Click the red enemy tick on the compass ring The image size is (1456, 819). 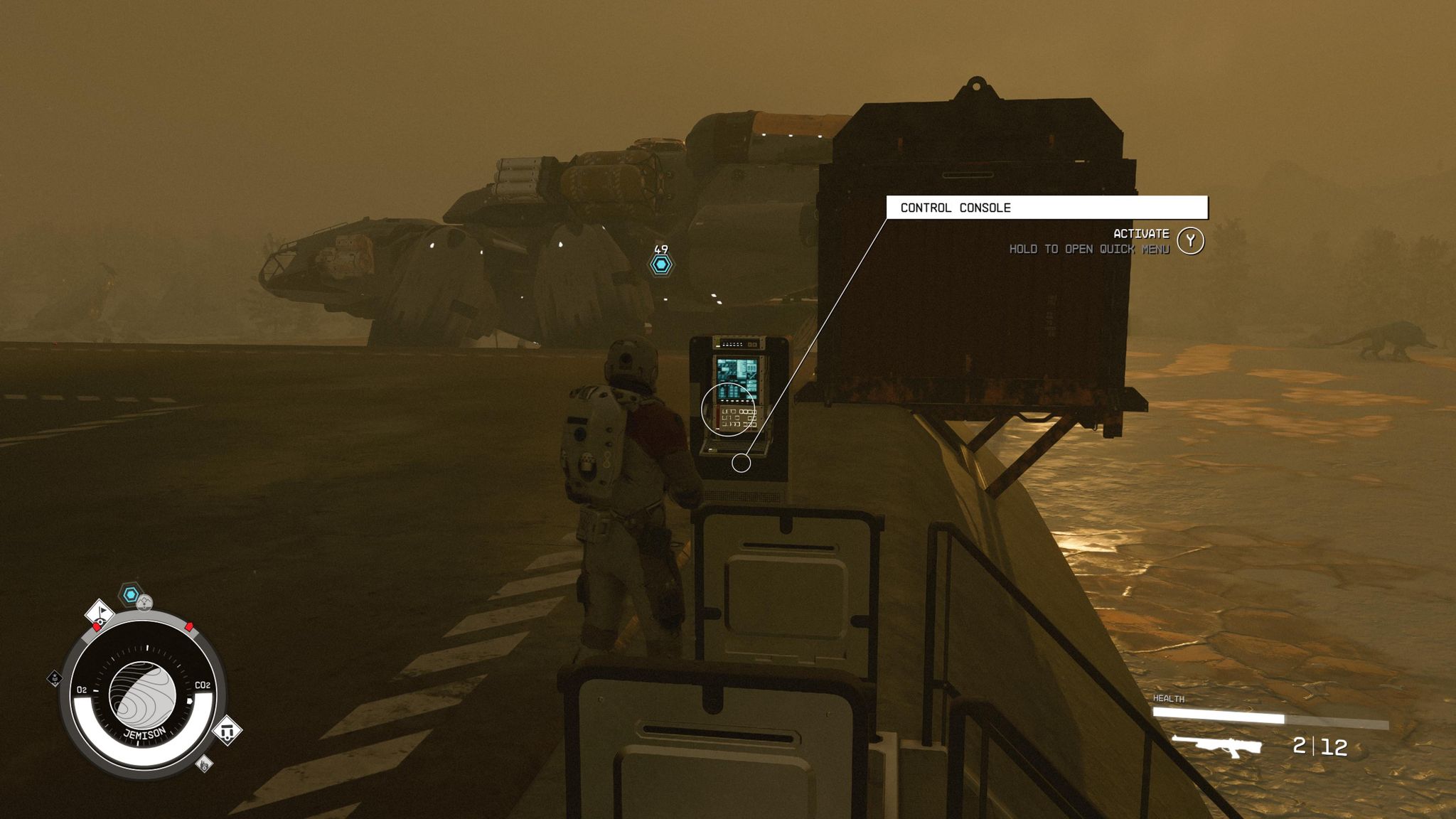tap(188, 626)
